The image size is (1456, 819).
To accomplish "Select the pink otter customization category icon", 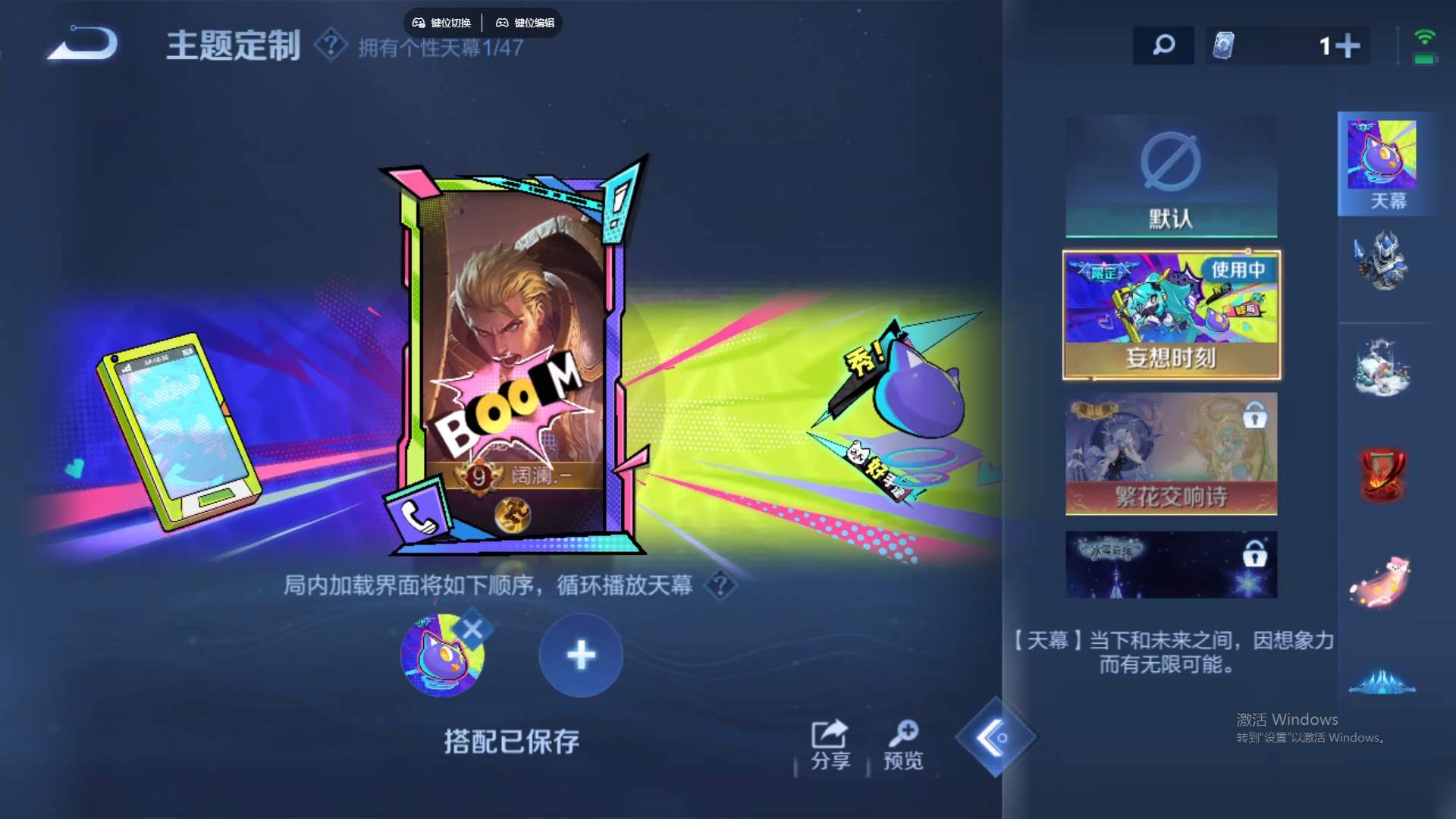I will [1385, 580].
